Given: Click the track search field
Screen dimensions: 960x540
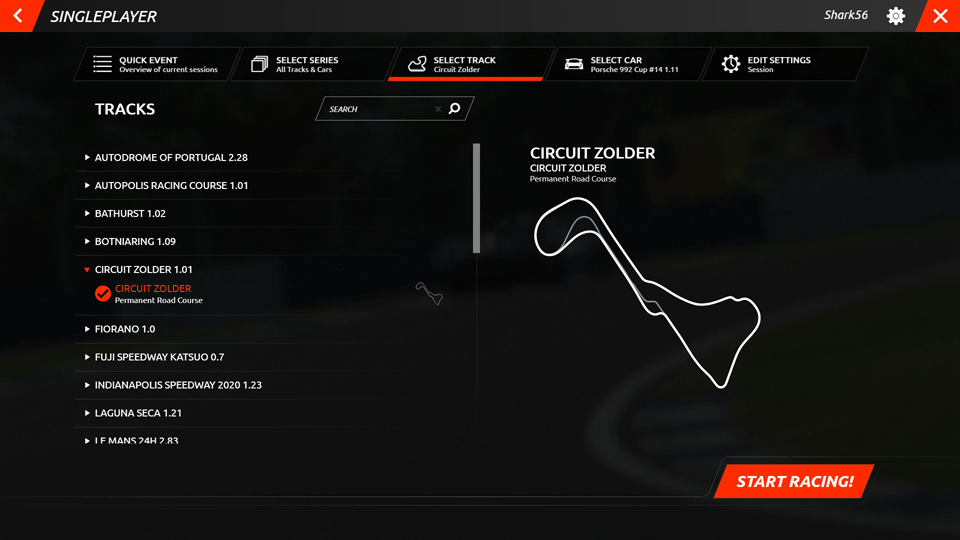Looking at the screenshot, I should point(378,109).
